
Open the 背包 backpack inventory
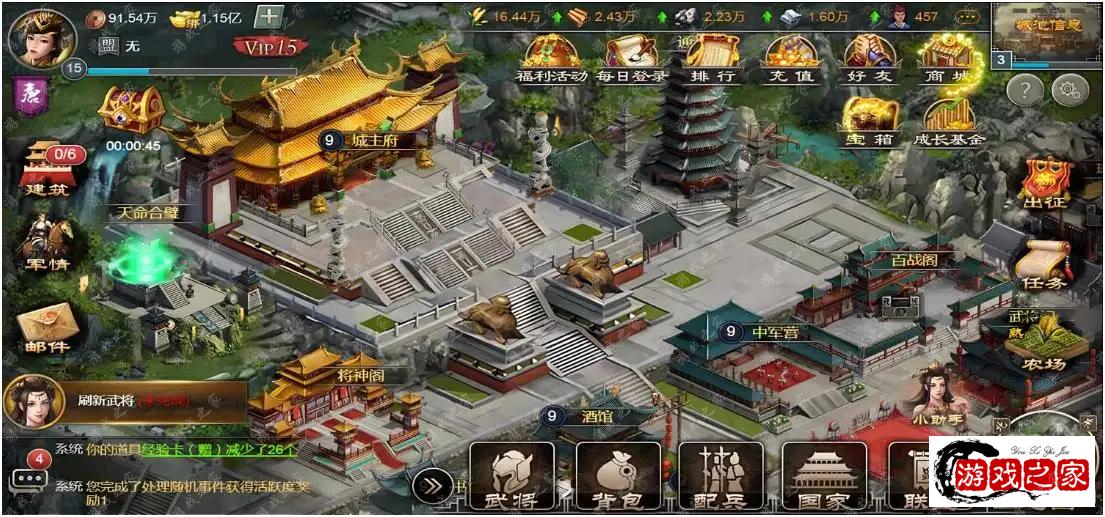coord(618,474)
